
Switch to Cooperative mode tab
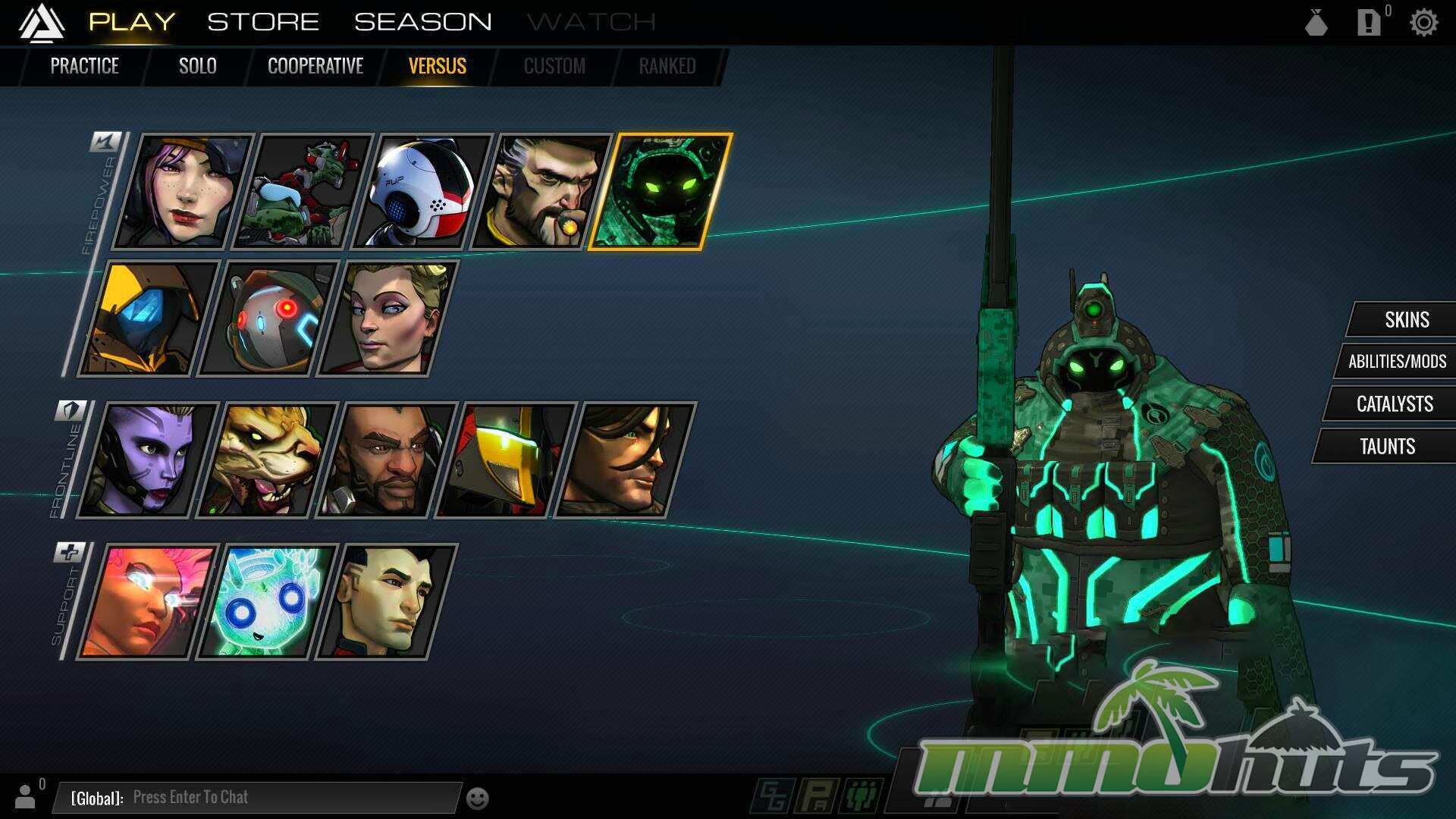[315, 66]
